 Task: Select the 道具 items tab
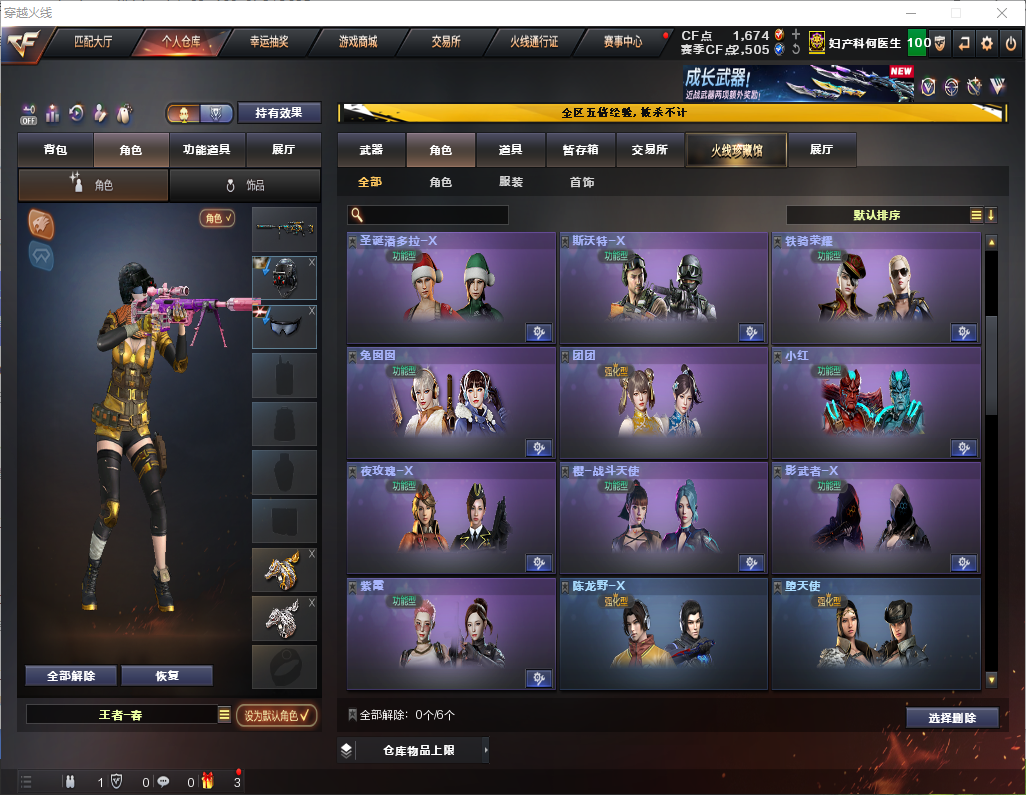[x=510, y=150]
